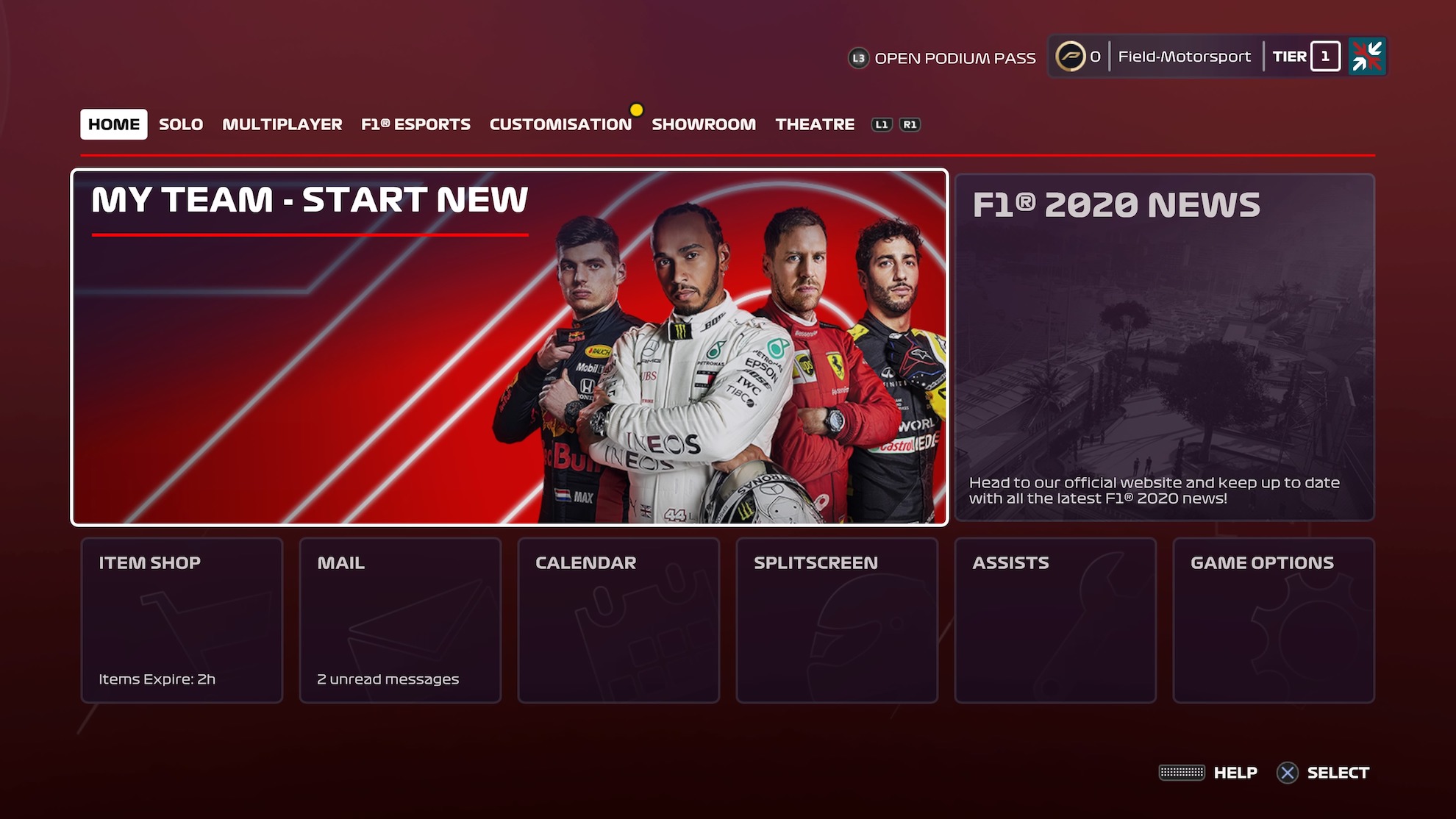Click the keyboard Help icon
Image resolution: width=1456 pixels, height=819 pixels.
(x=1180, y=773)
